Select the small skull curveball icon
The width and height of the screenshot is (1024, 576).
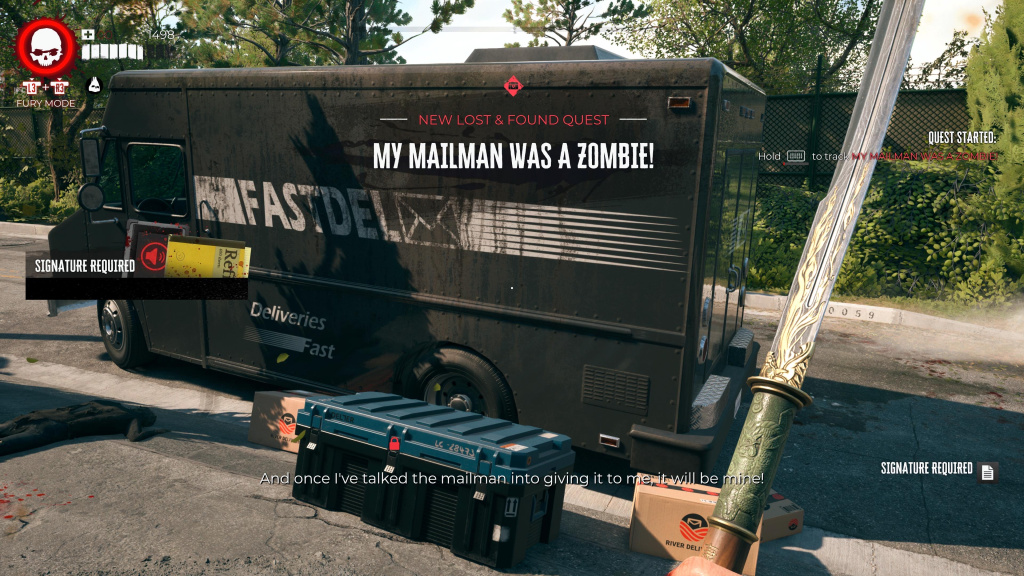click(95, 86)
